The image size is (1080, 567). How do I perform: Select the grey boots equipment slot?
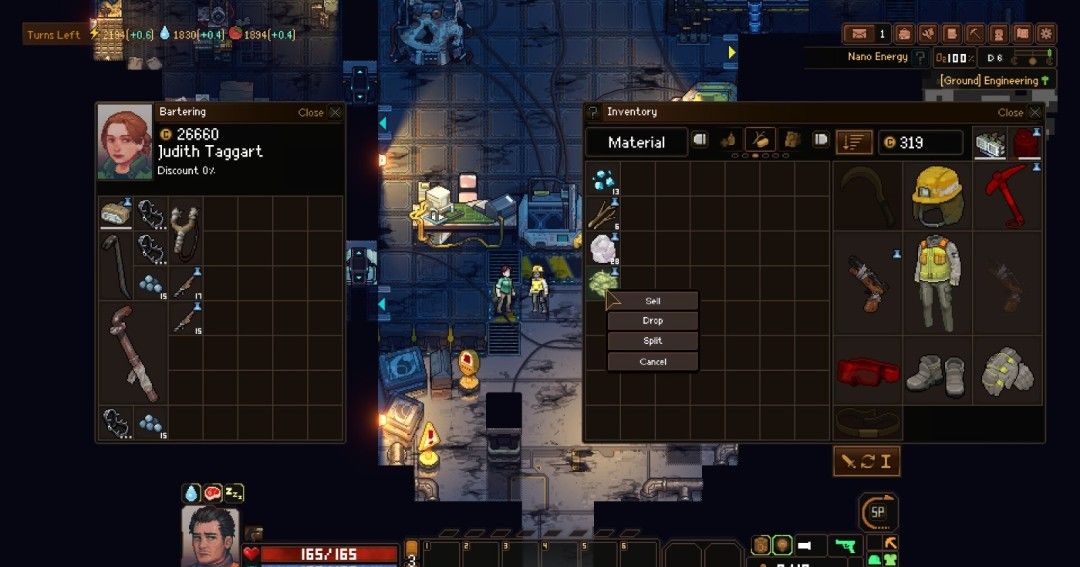point(937,370)
